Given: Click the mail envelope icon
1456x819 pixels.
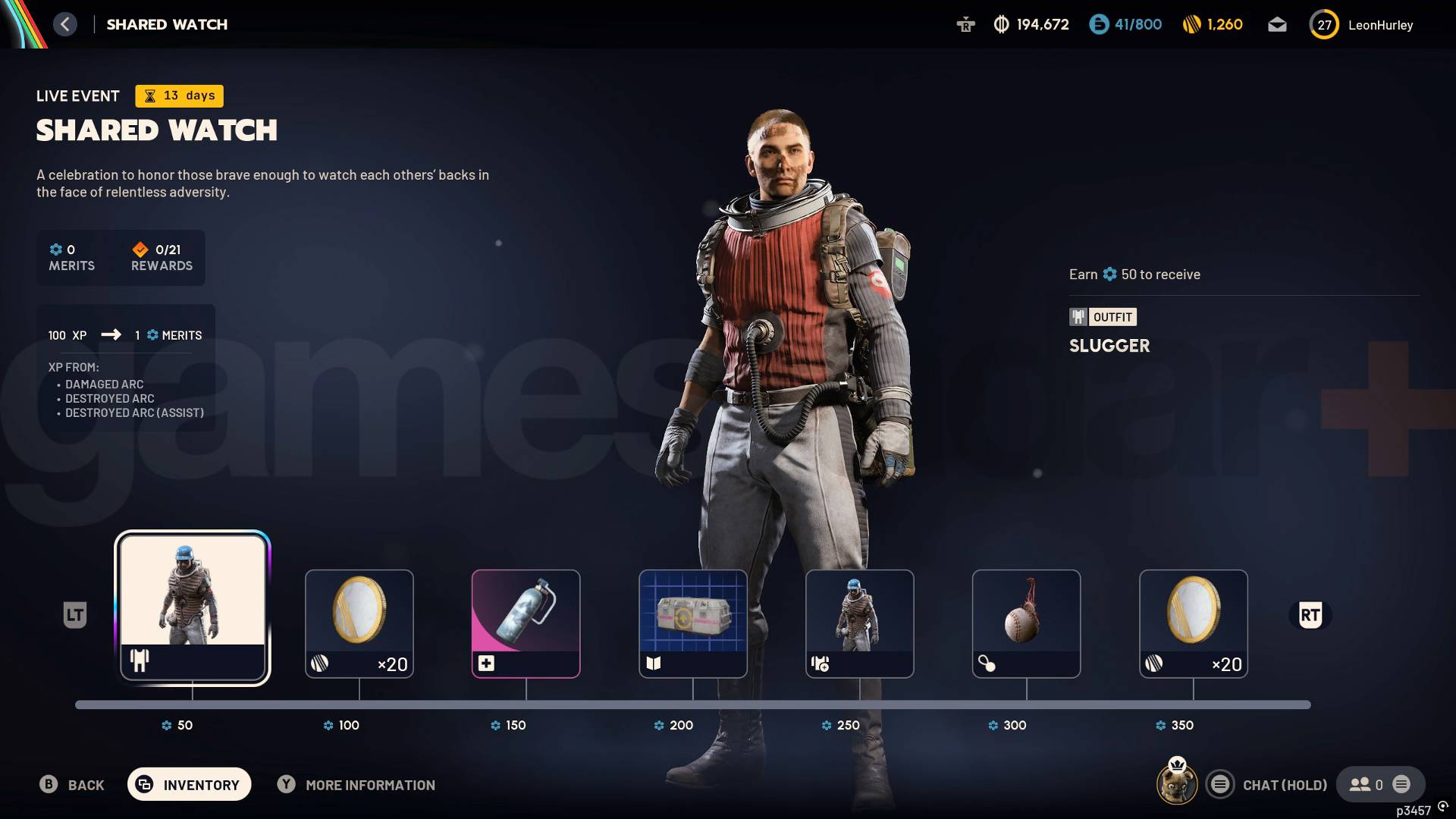Looking at the screenshot, I should (x=1277, y=24).
